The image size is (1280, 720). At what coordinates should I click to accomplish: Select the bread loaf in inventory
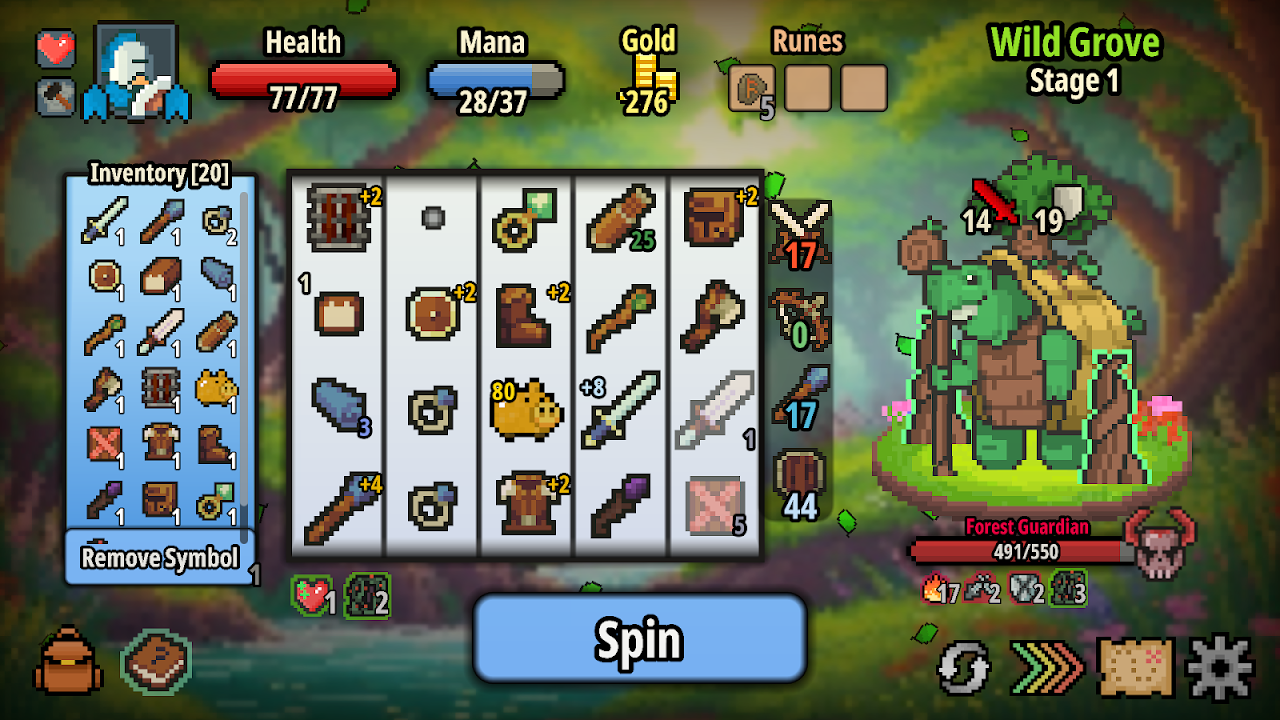[x=159, y=275]
